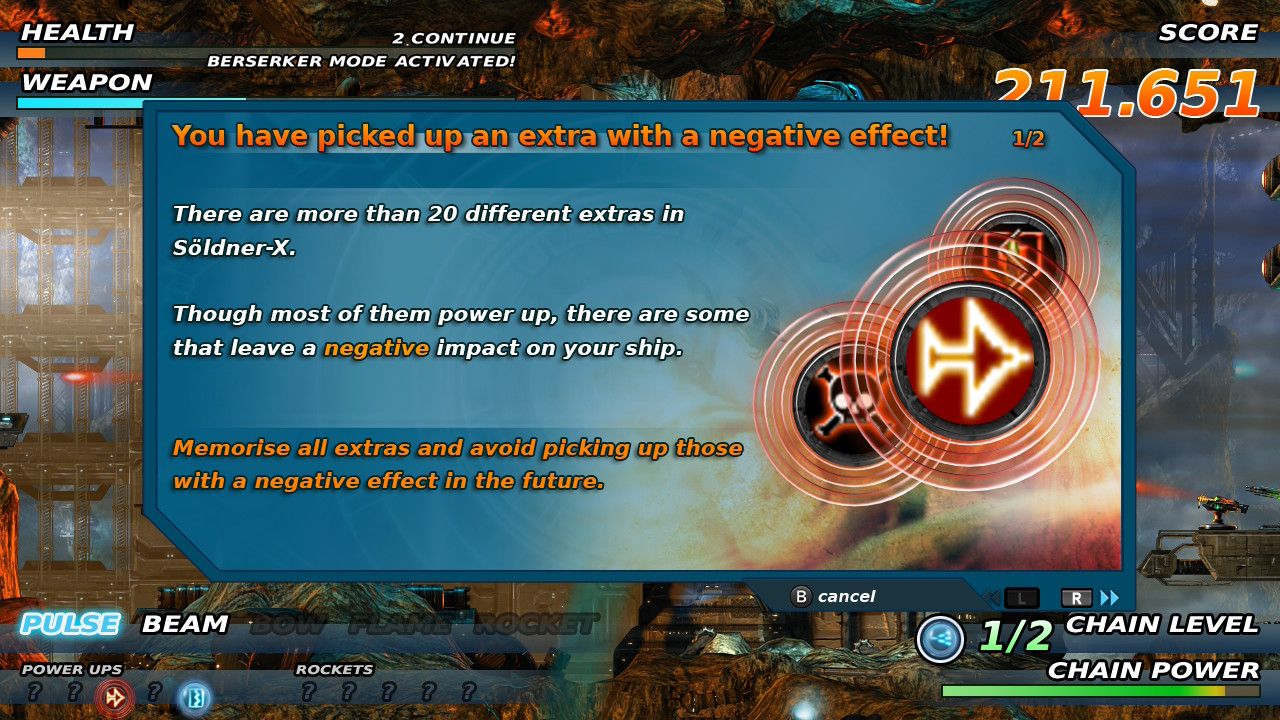Click the blue chain level orb icon

tap(940, 640)
